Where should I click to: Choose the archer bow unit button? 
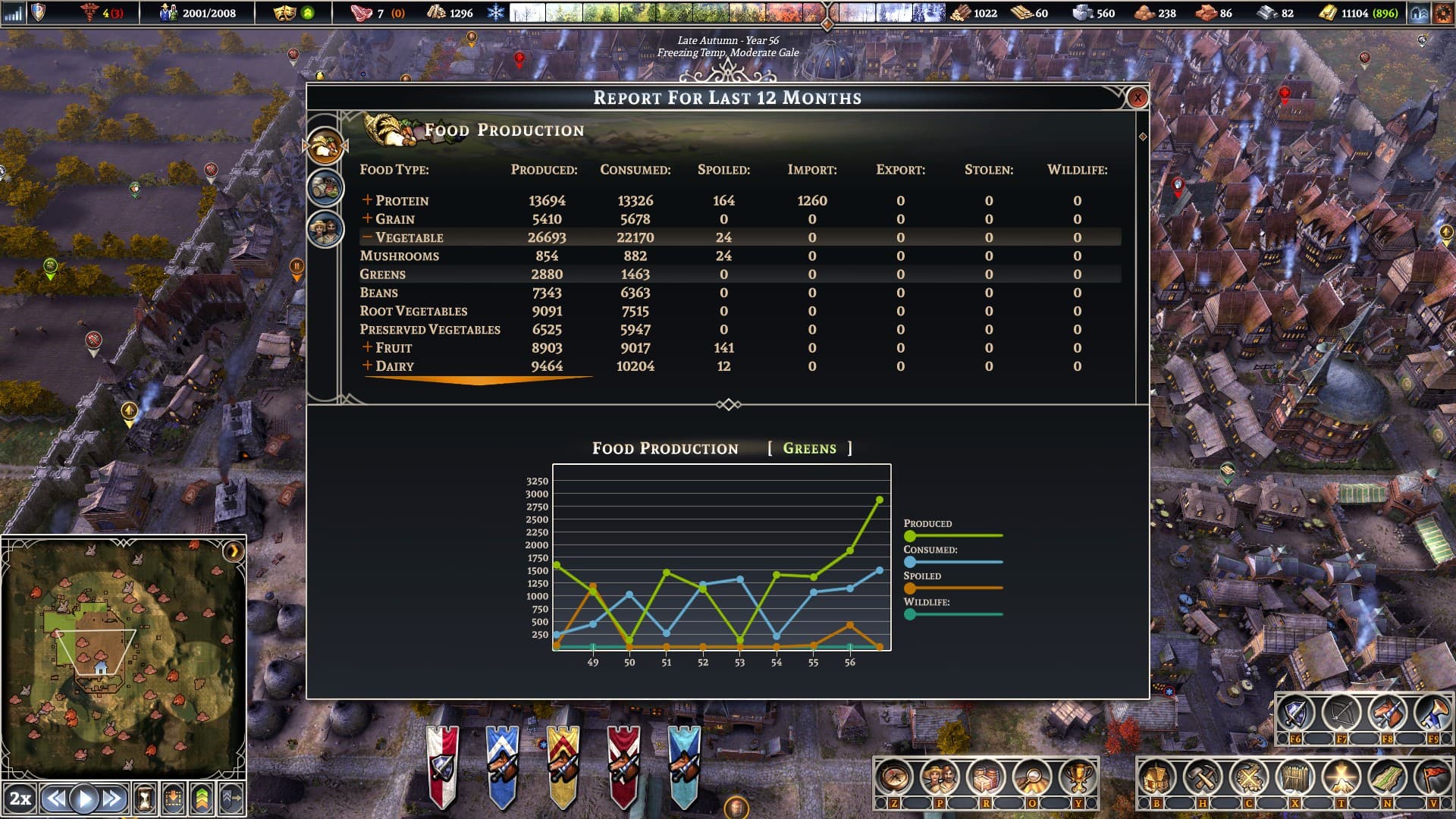coord(1341,713)
